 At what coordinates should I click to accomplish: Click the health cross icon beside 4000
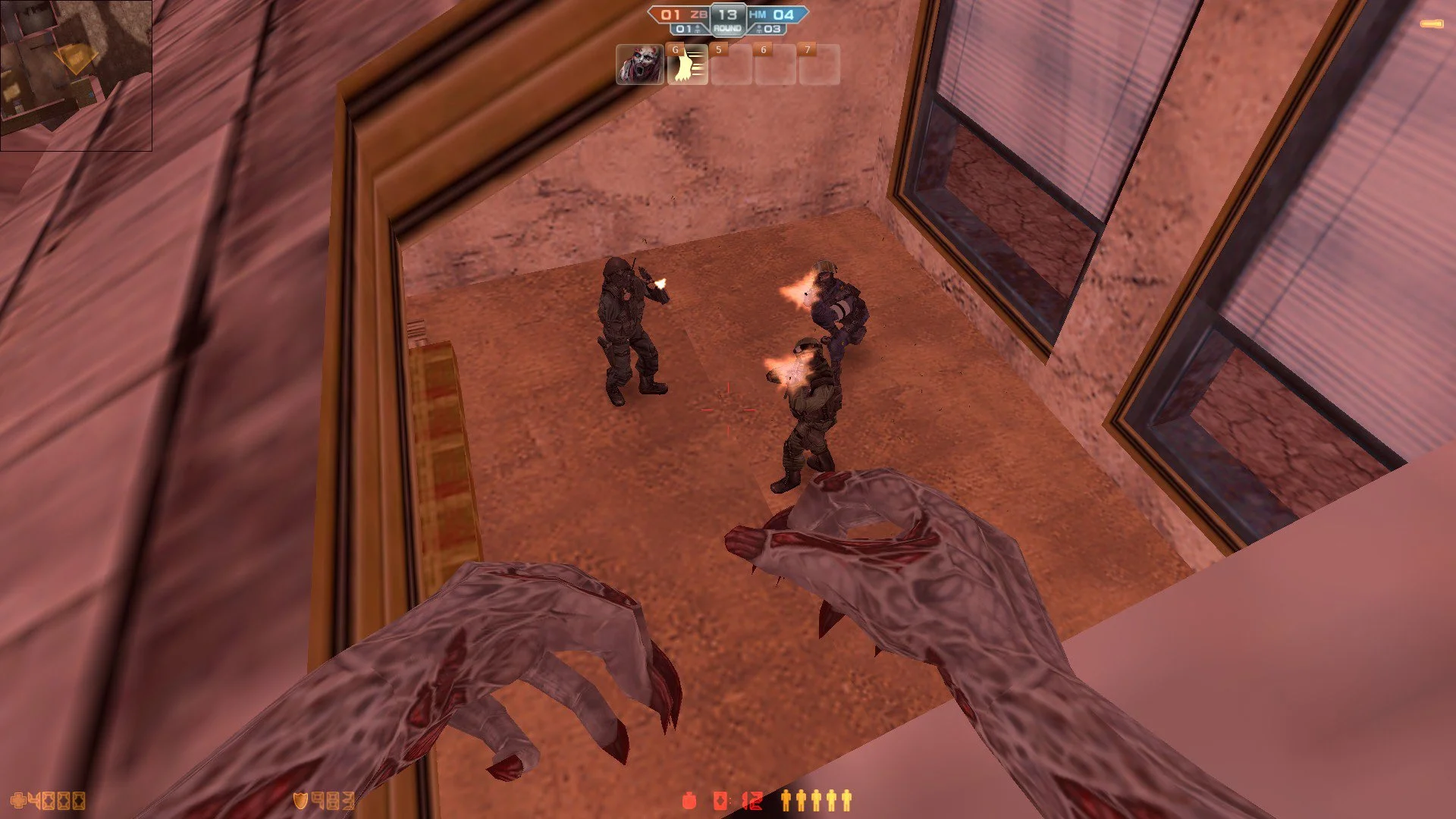click(x=20, y=800)
